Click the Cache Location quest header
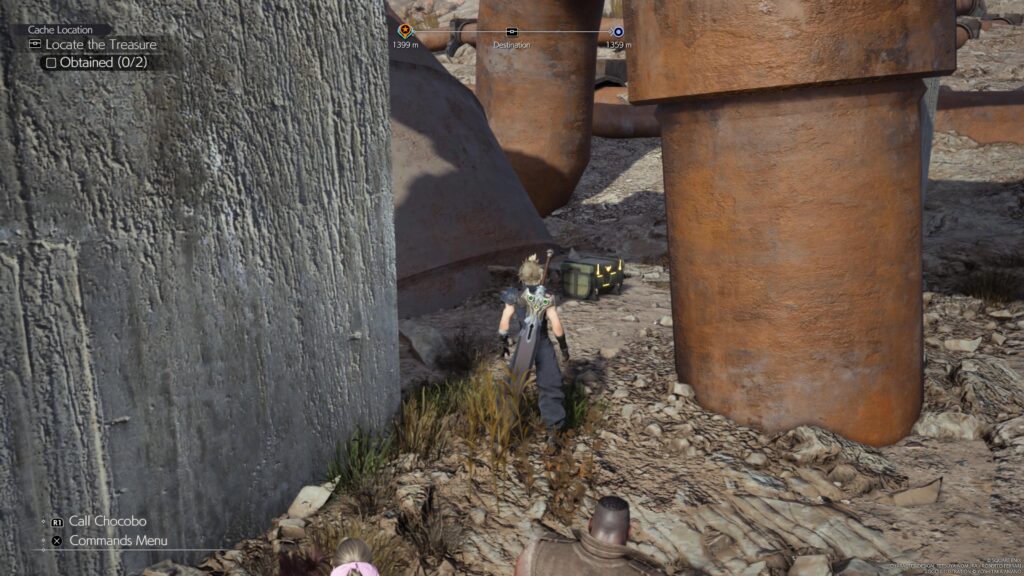This screenshot has width=1024, height=576. pos(62,30)
